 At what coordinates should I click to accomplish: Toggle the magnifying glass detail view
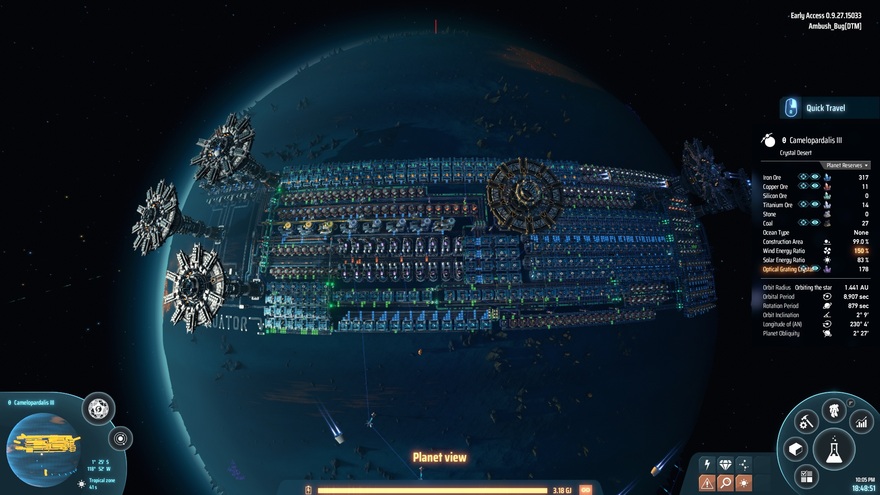point(725,483)
